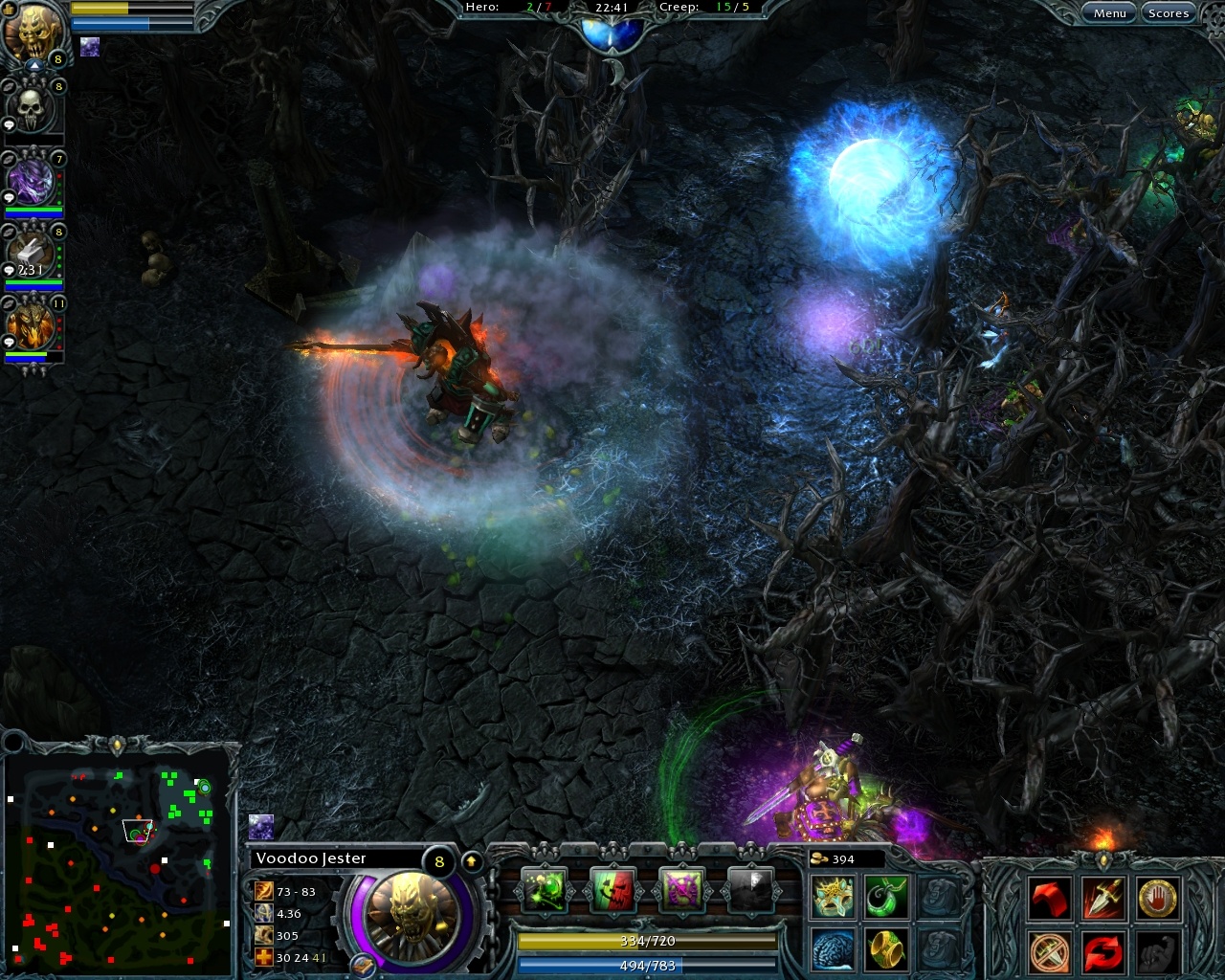This screenshot has height=980, width=1225.
Task: Click the grayed-out ultimate ability slot
Action: (x=748, y=888)
